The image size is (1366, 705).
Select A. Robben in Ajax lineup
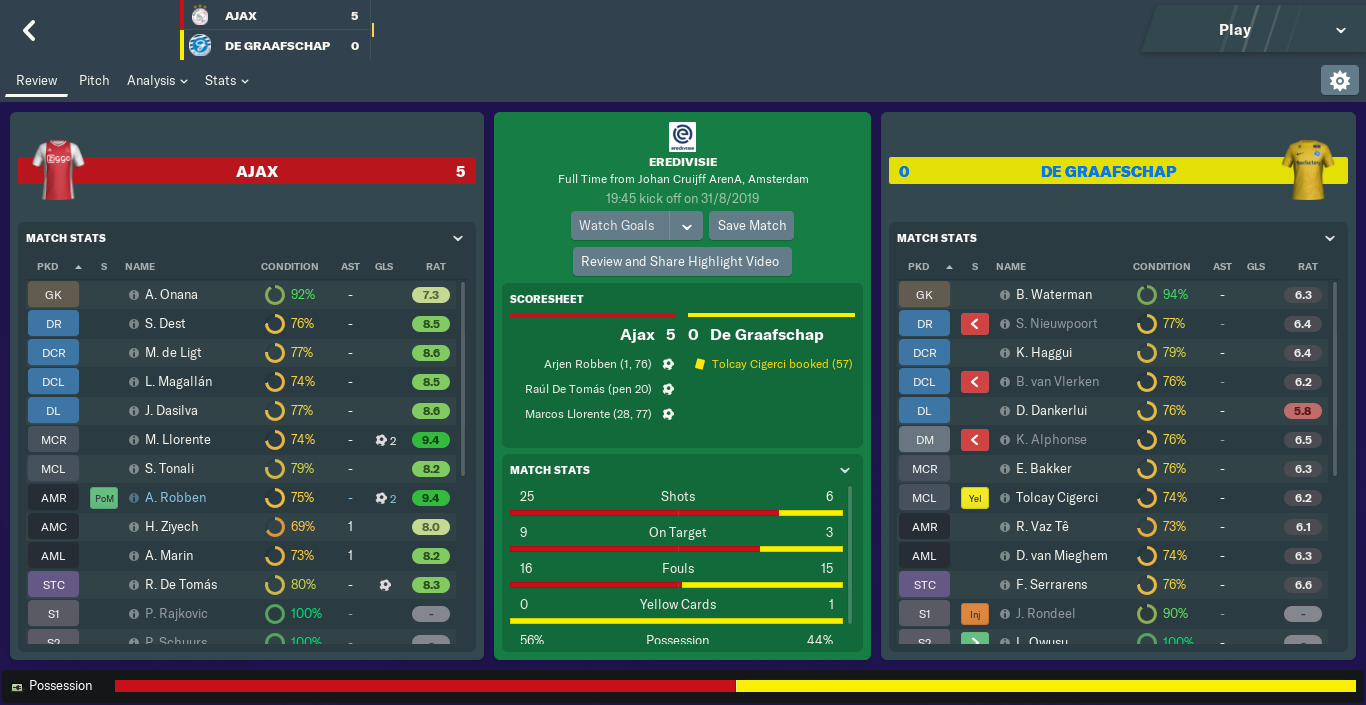pyautogui.click(x=176, y=497)
